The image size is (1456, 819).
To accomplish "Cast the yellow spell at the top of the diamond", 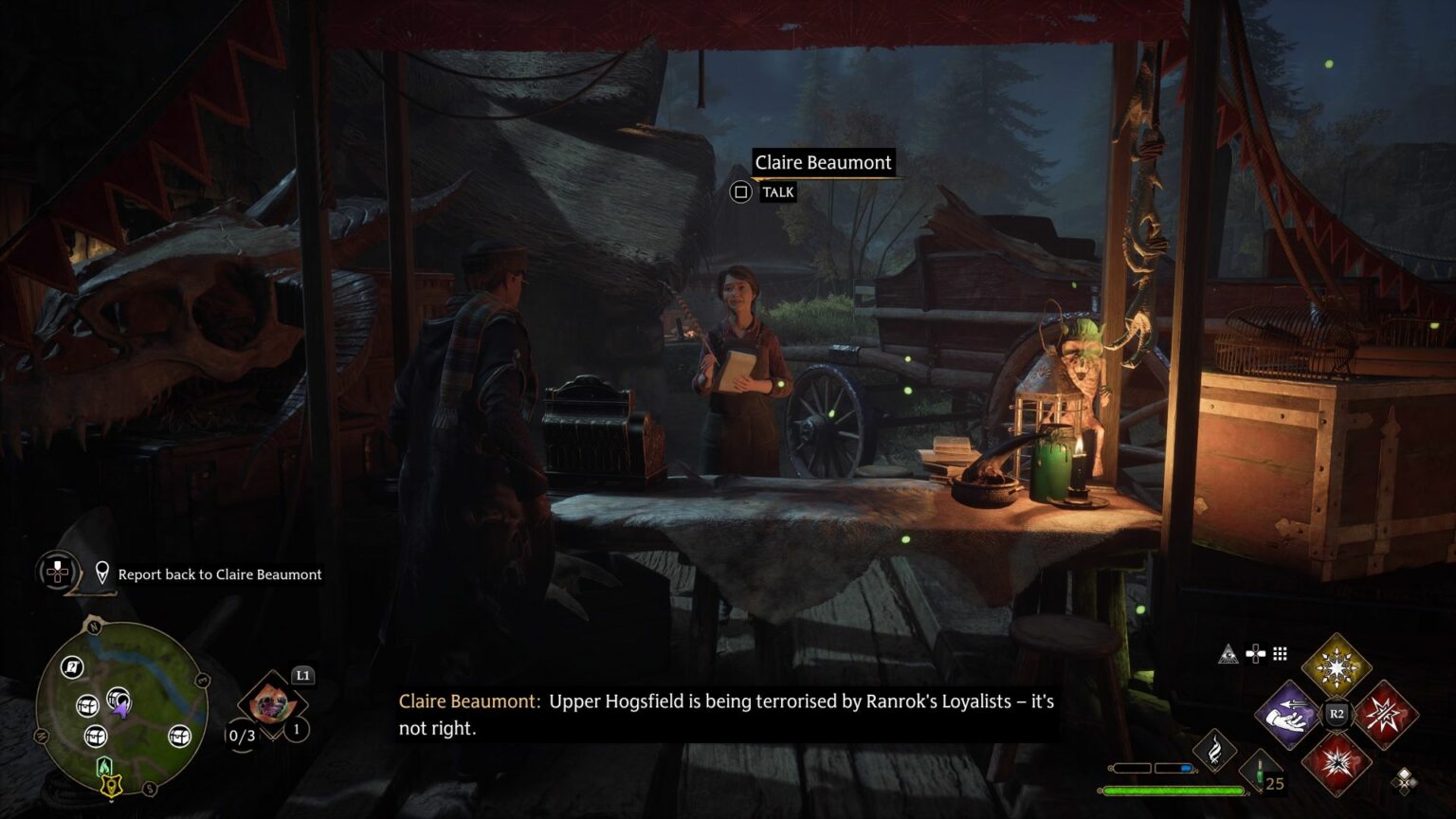I will click(x=1335, y=664).
